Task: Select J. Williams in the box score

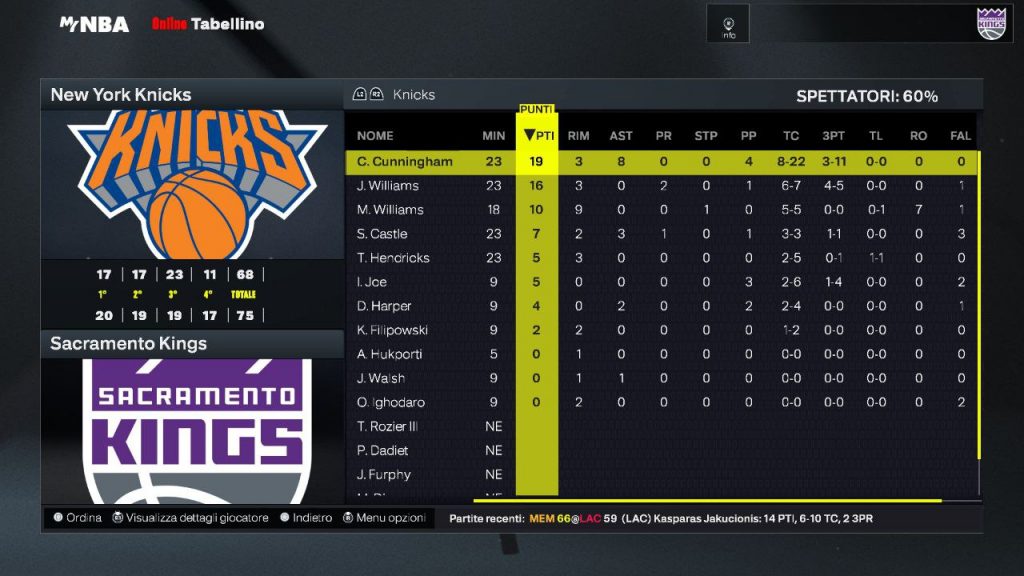Action: [388, 186]
